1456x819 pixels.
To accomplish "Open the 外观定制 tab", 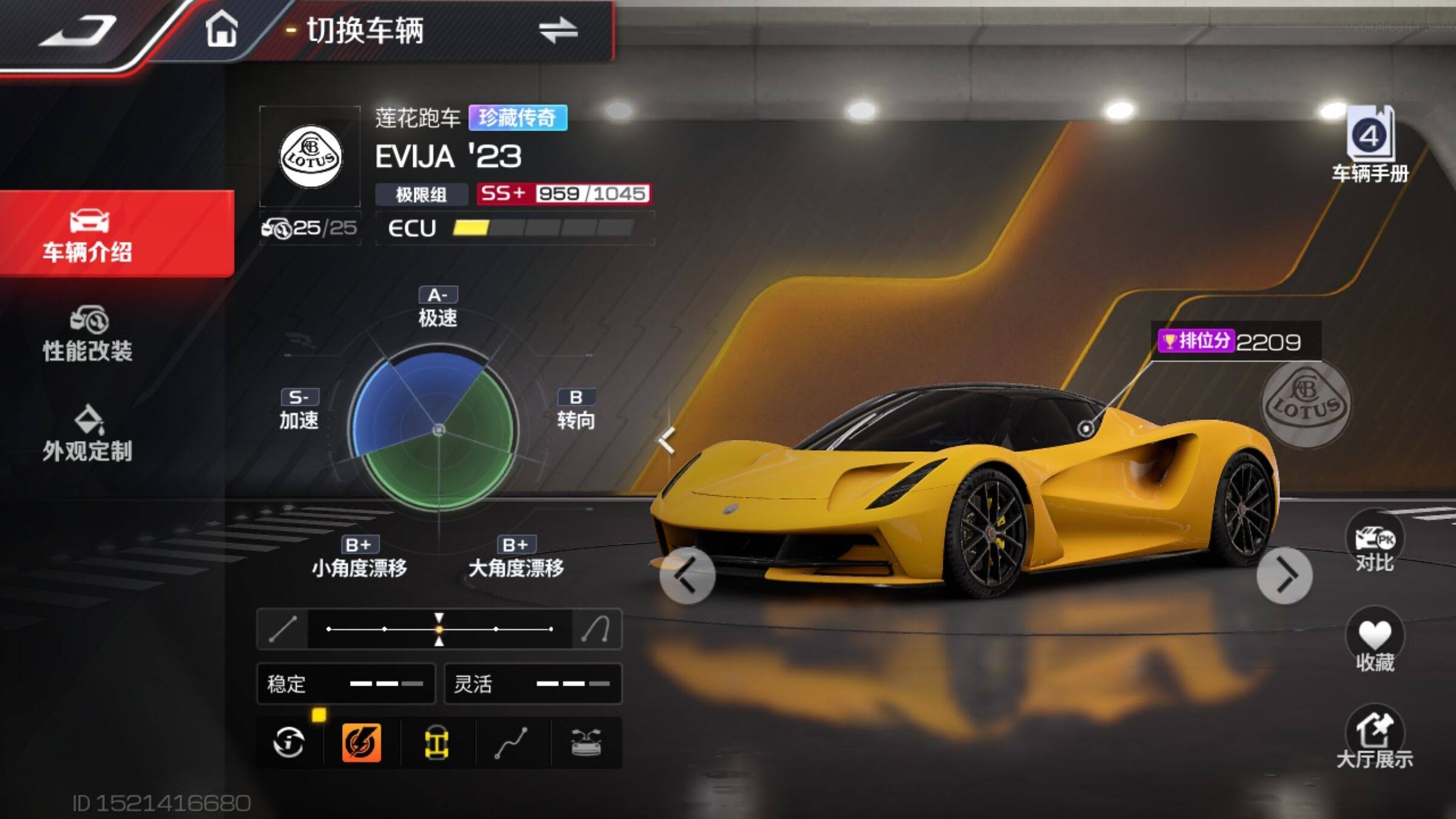I will (x=89, y=434).
